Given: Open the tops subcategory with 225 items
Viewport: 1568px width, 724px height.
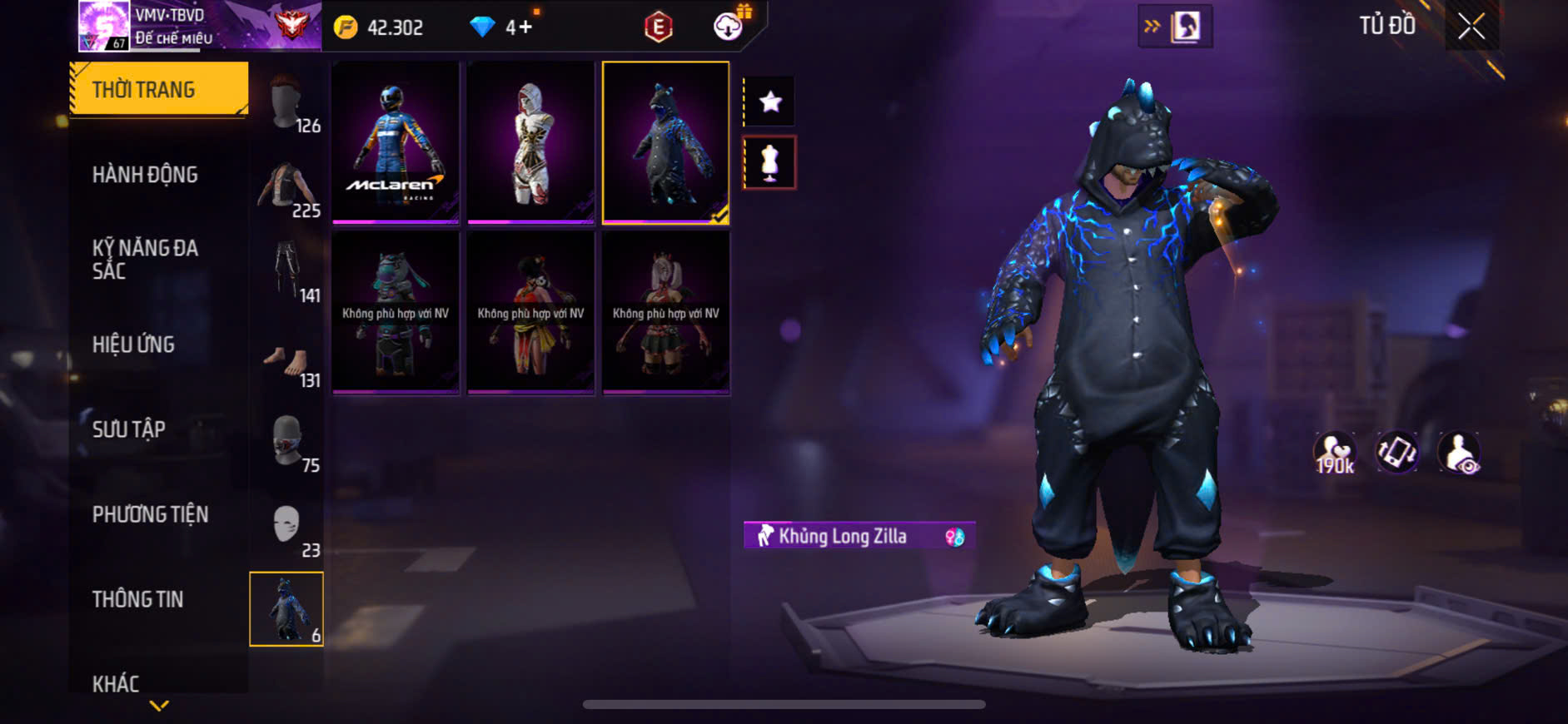Looking at the screenshot, I should click(289, 189).
